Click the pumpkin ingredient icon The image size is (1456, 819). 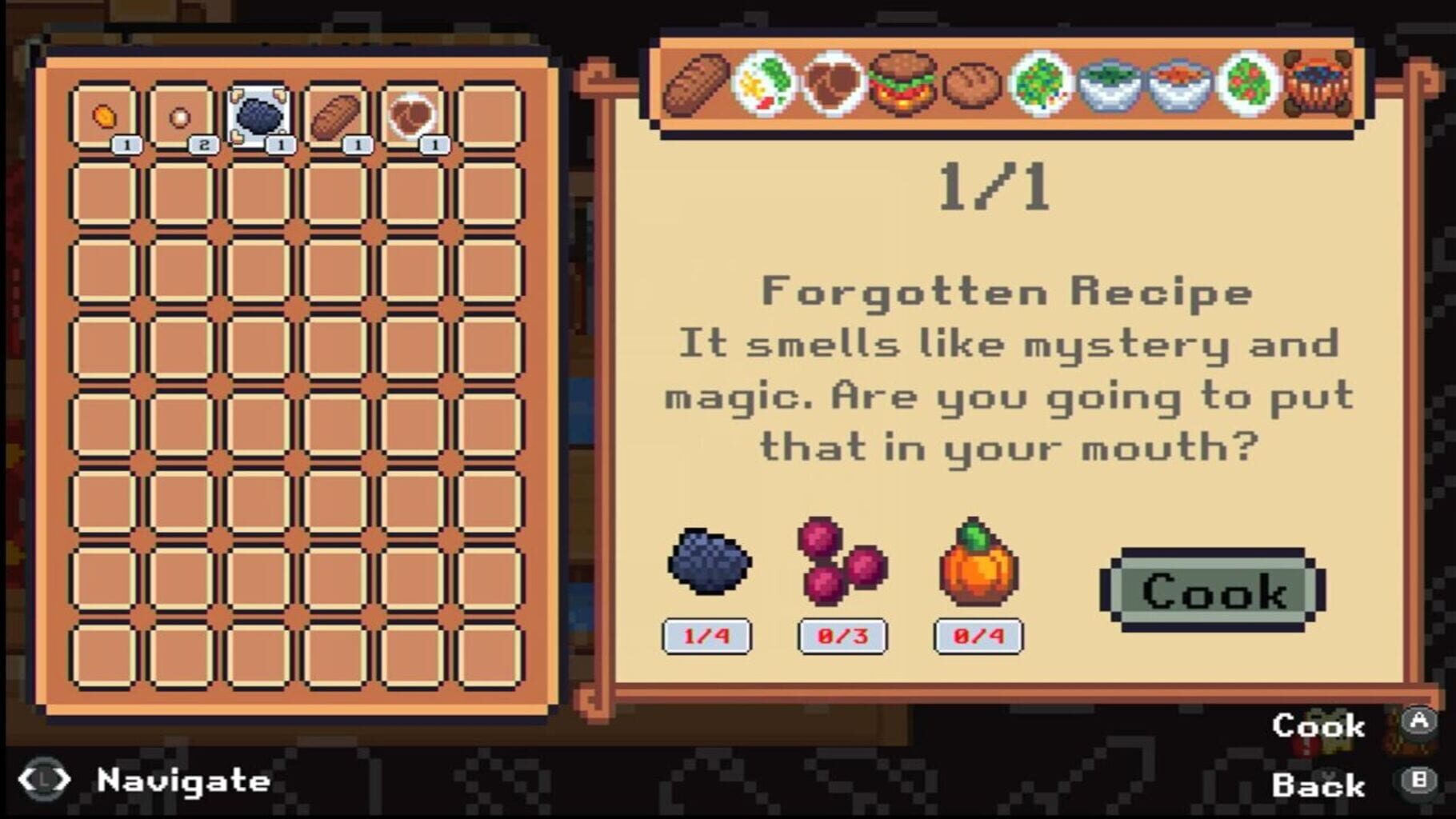click(x=978, y=568)
